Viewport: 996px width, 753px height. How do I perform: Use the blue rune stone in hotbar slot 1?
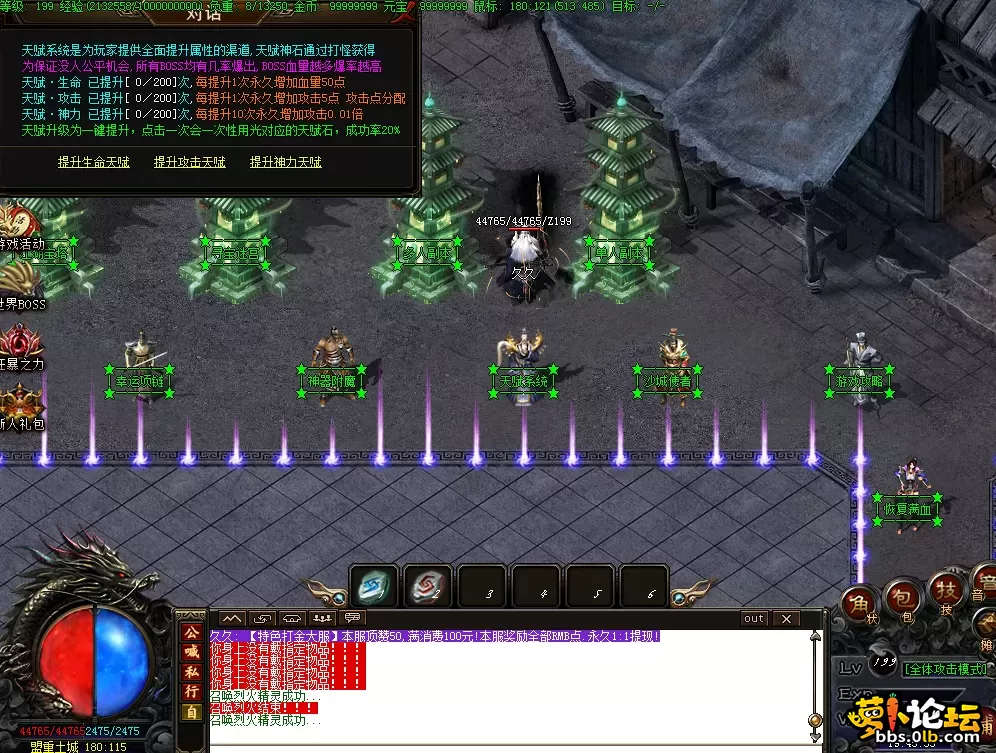pos(375,587)
